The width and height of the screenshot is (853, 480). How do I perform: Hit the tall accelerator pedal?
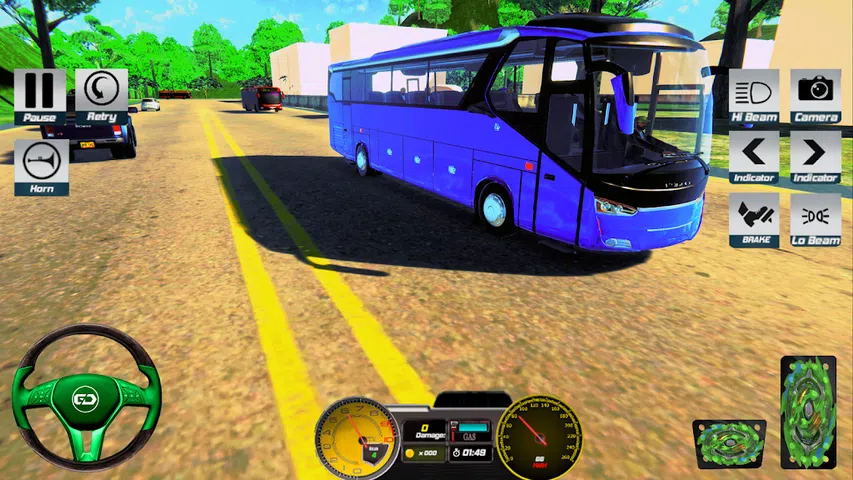pos(808,413)
